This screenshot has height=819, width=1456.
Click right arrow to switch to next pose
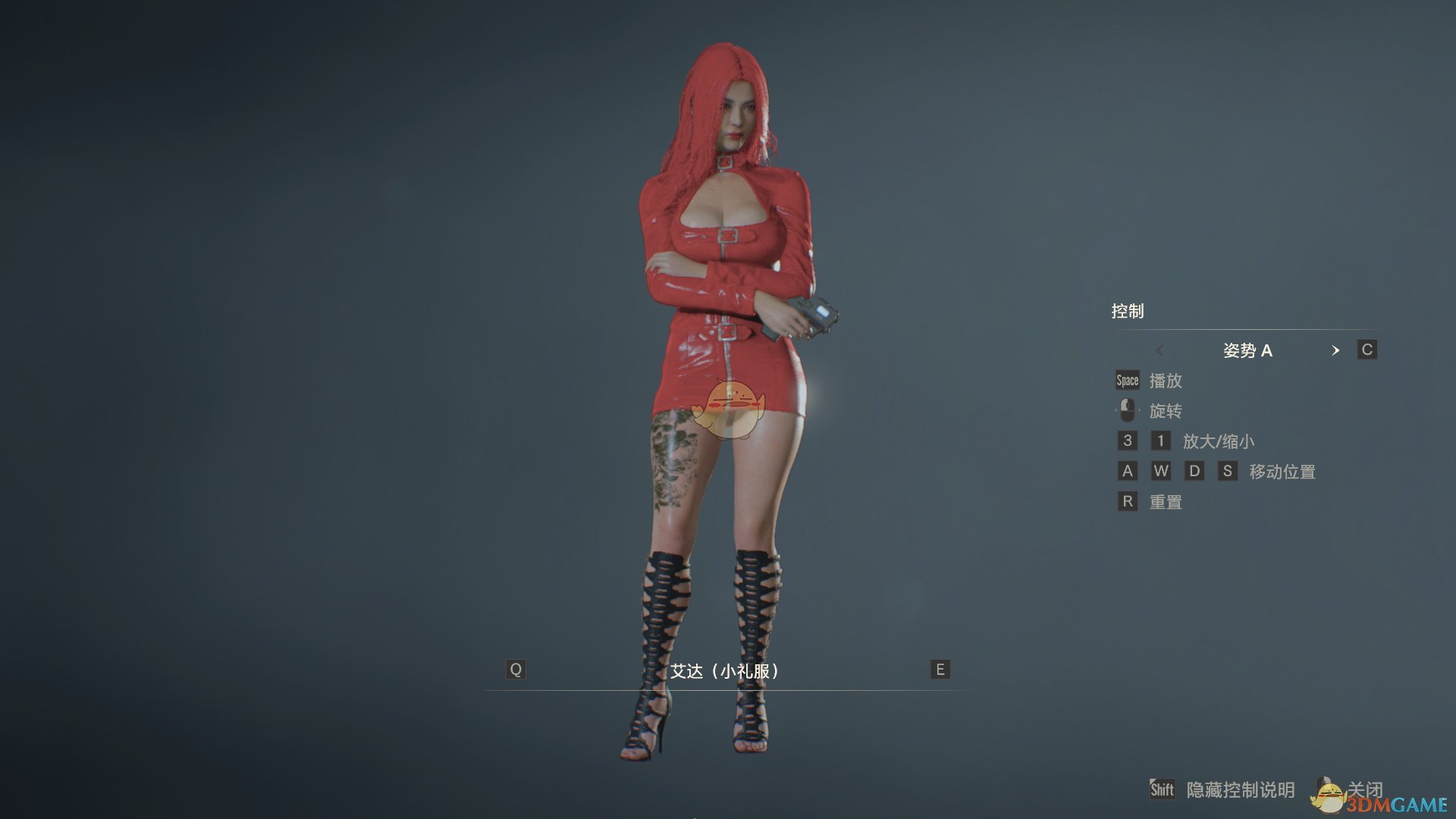click(1337, 350)
